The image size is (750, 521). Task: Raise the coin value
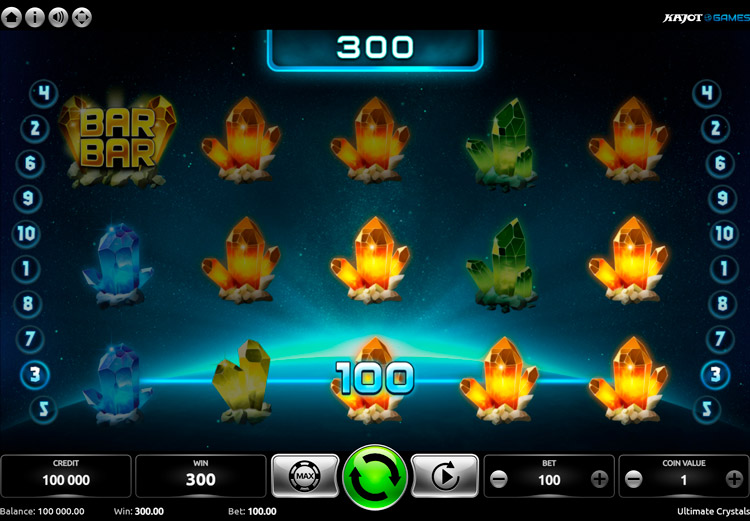[734, 479]
